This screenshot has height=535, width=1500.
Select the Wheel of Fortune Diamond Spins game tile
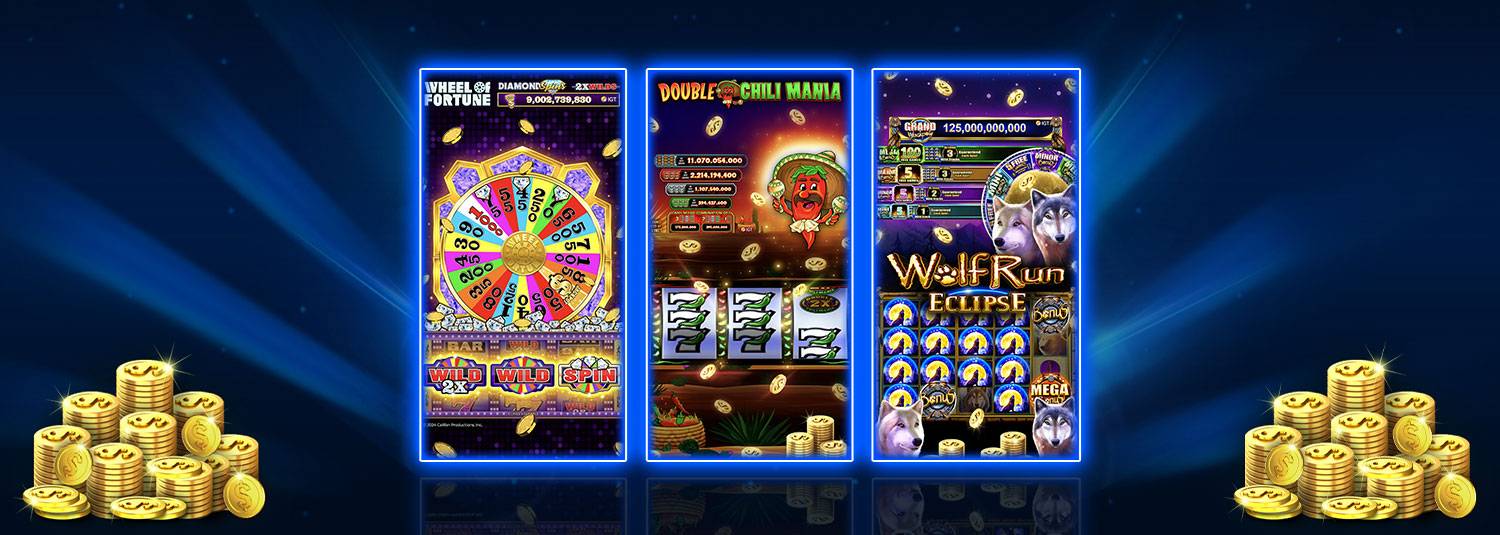523,265
